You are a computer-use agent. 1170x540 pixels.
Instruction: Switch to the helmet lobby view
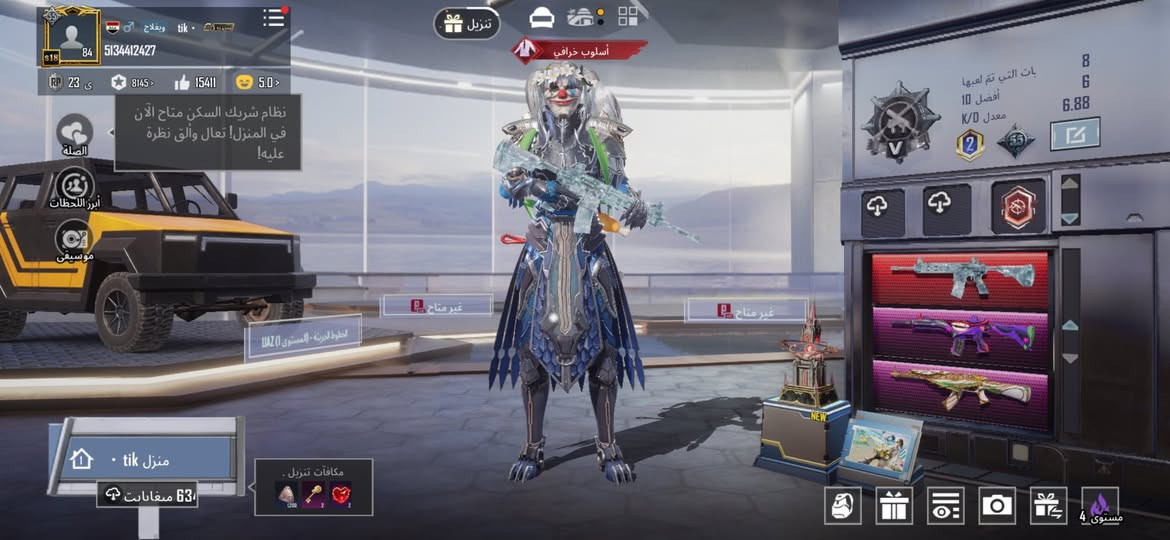[542, 18]
